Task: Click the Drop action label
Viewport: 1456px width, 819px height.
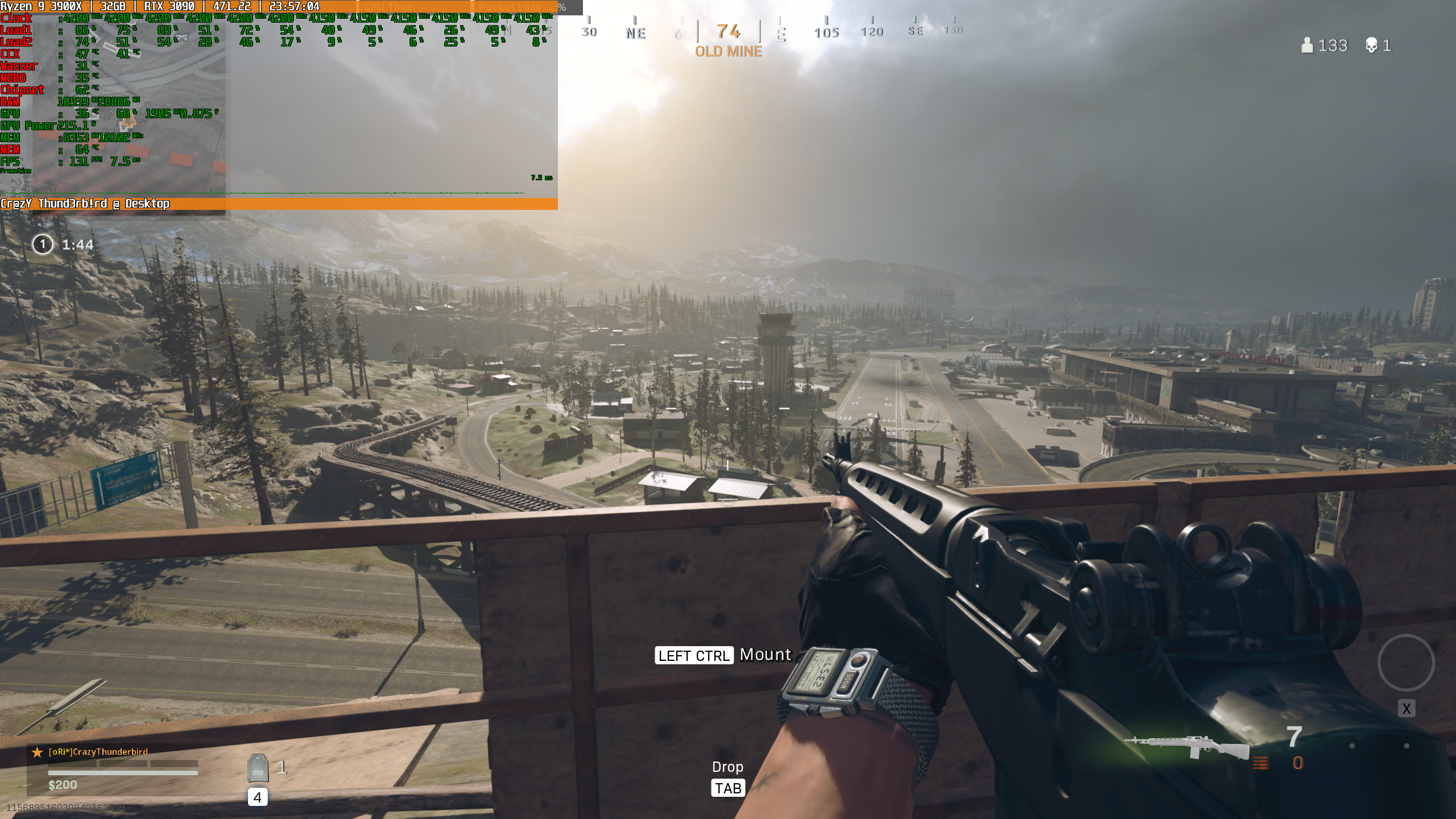Action: pyautogui.click(x=728, y=767)
